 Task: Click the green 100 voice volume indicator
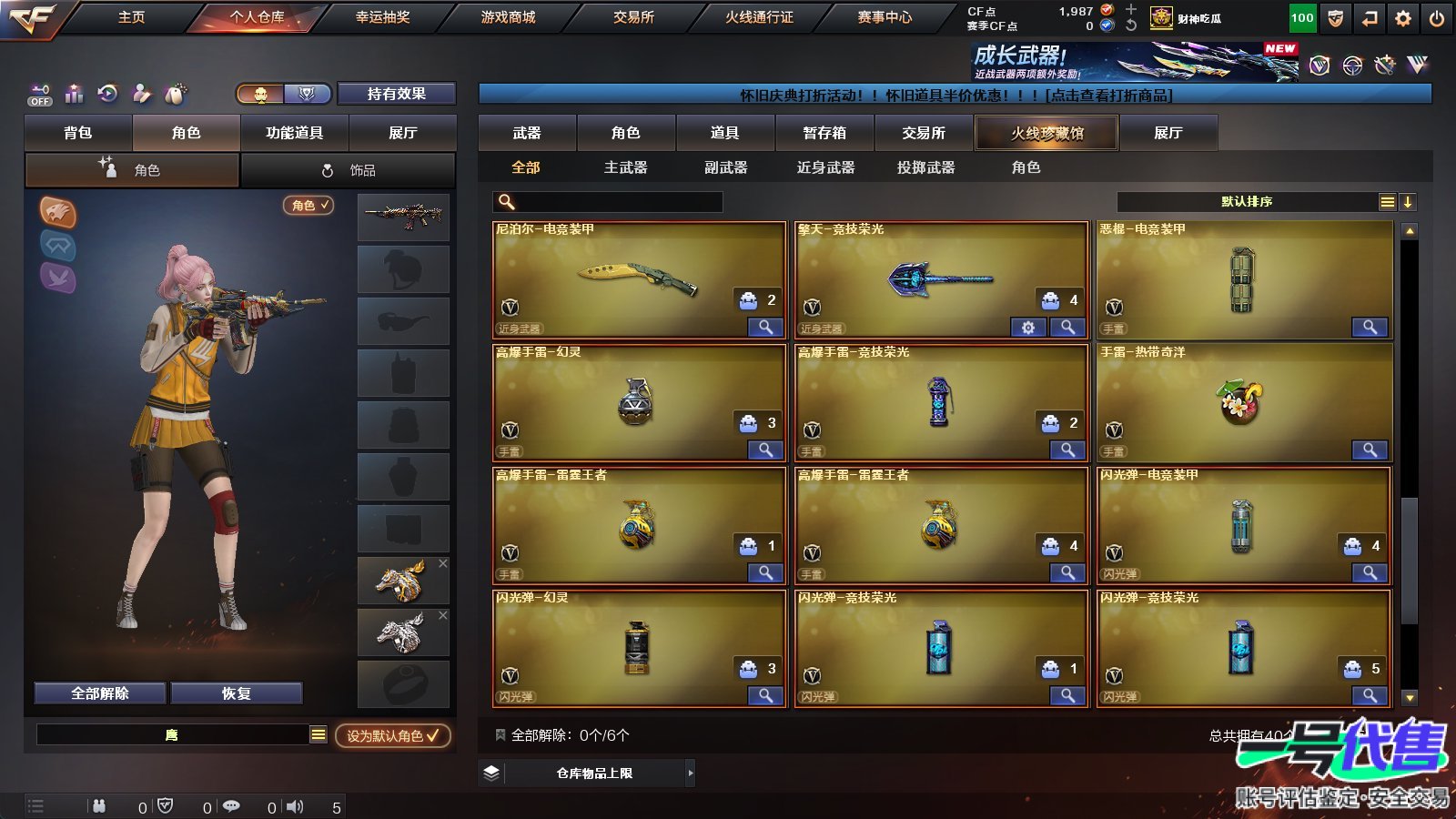point(1301,17)
